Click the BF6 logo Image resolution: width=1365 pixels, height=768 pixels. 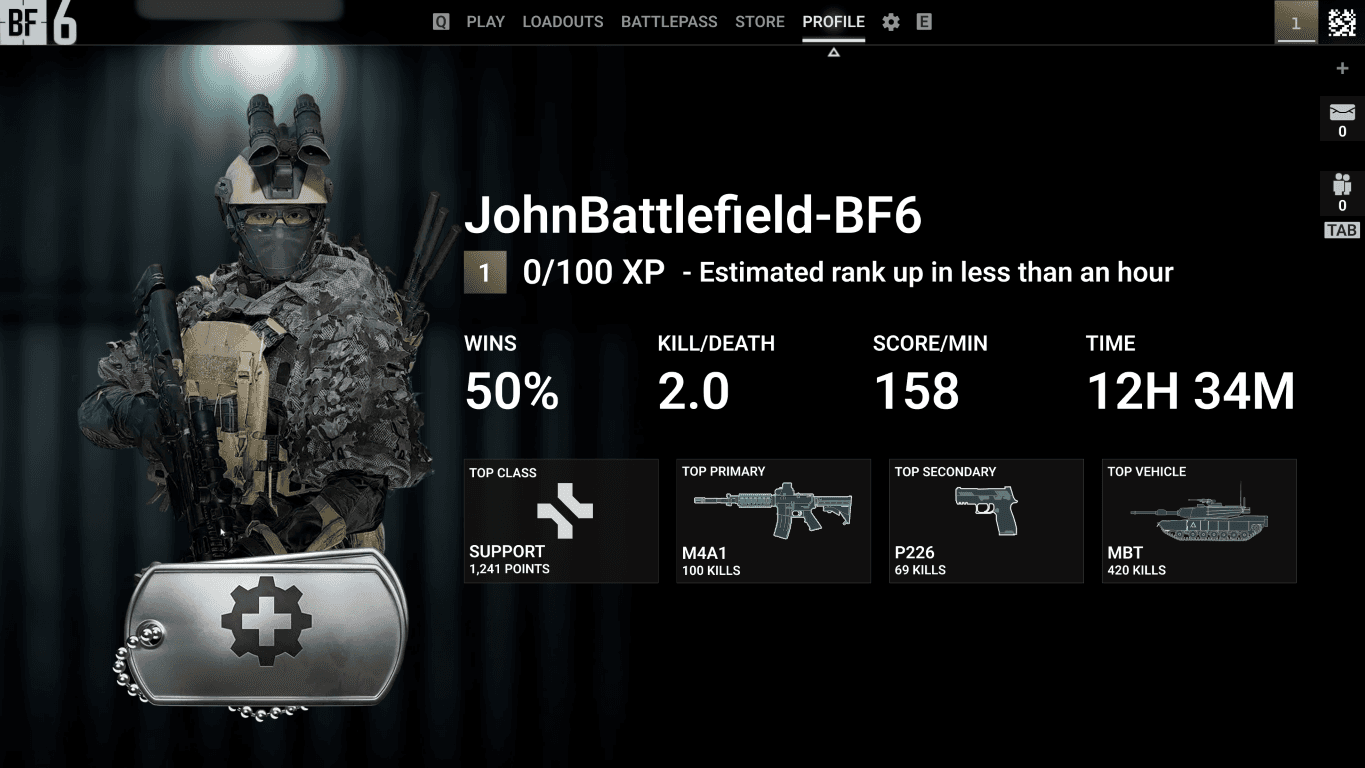click(x=38, y=23)
